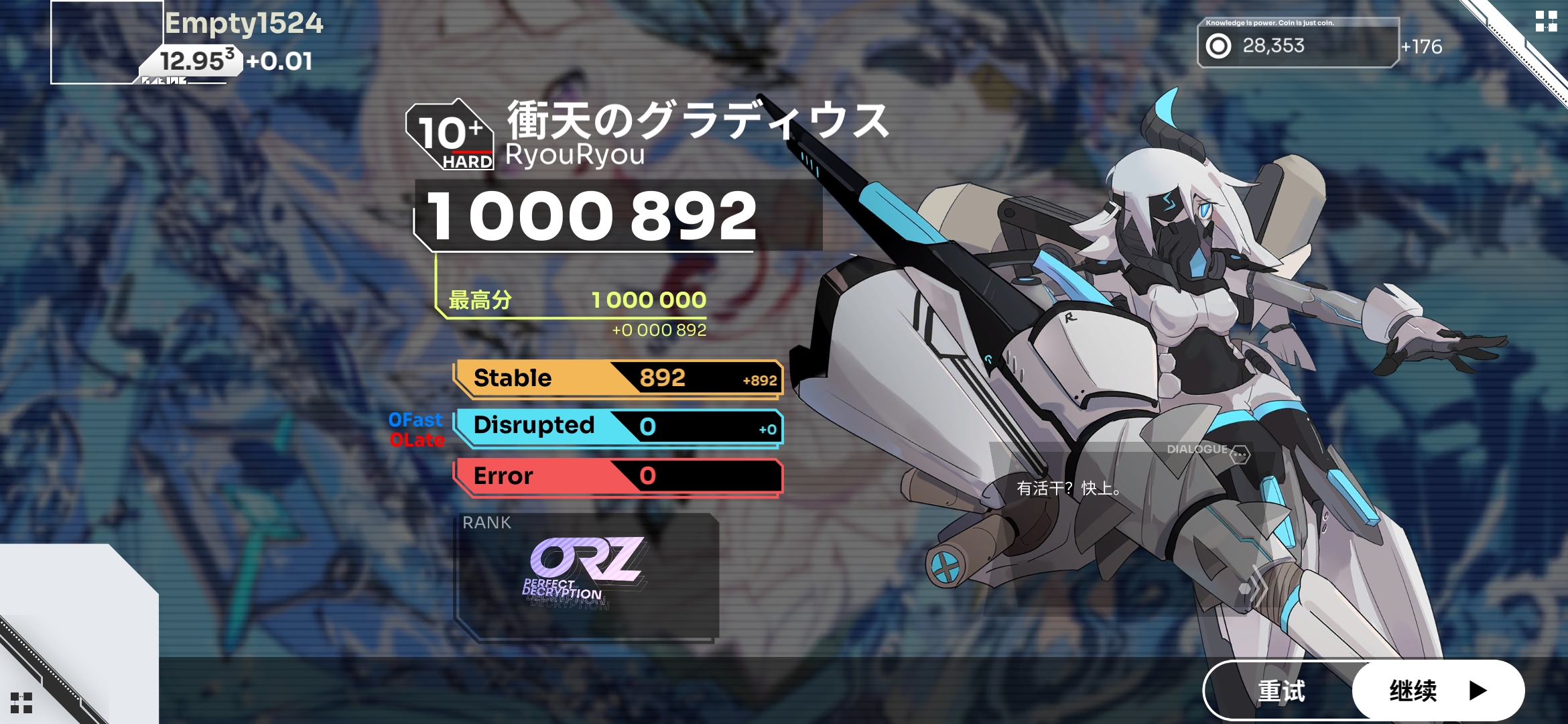1568x724 pixels.
Task: Retry the song with 重试 button
Action: pyautogui.click(x=1281, y=690)
